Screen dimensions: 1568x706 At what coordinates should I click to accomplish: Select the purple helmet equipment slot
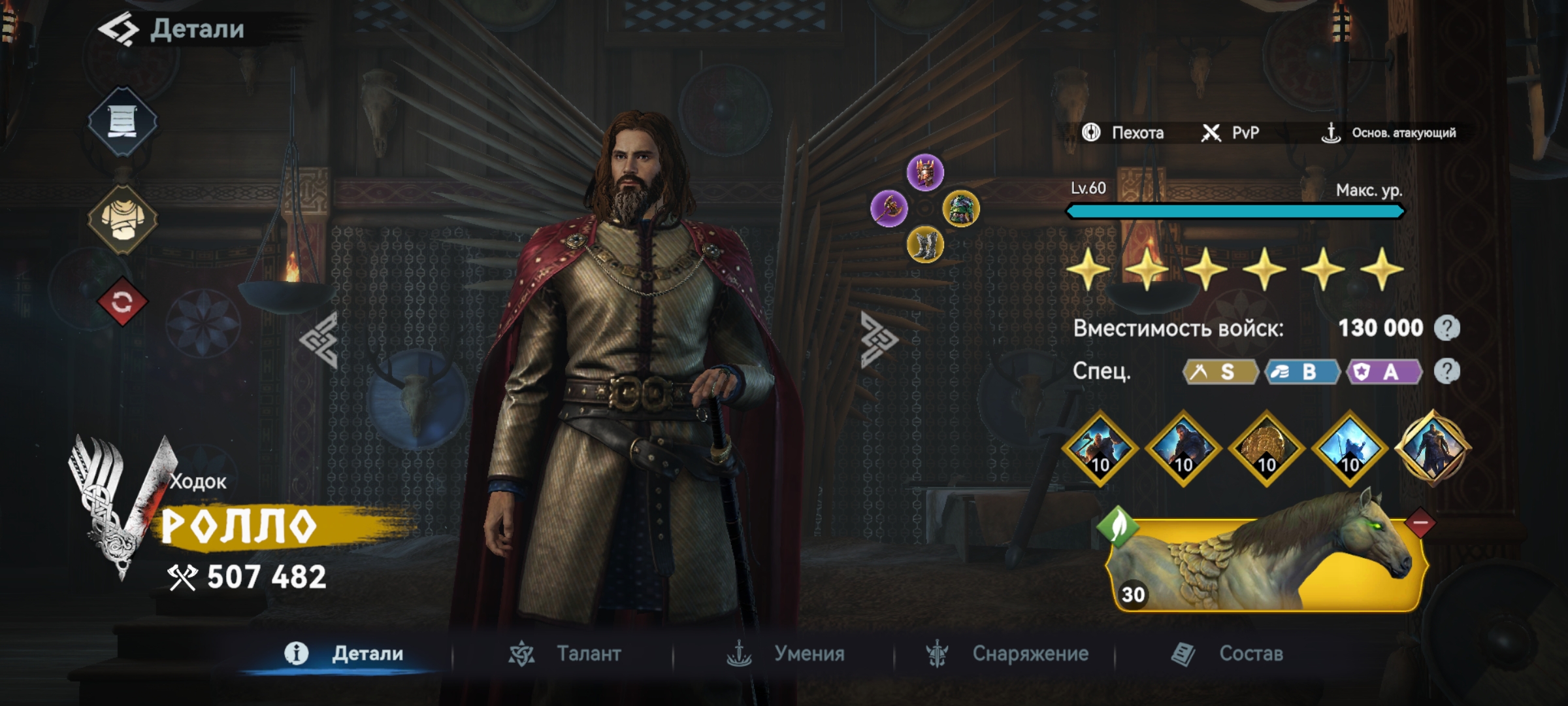tap(925, 173)
